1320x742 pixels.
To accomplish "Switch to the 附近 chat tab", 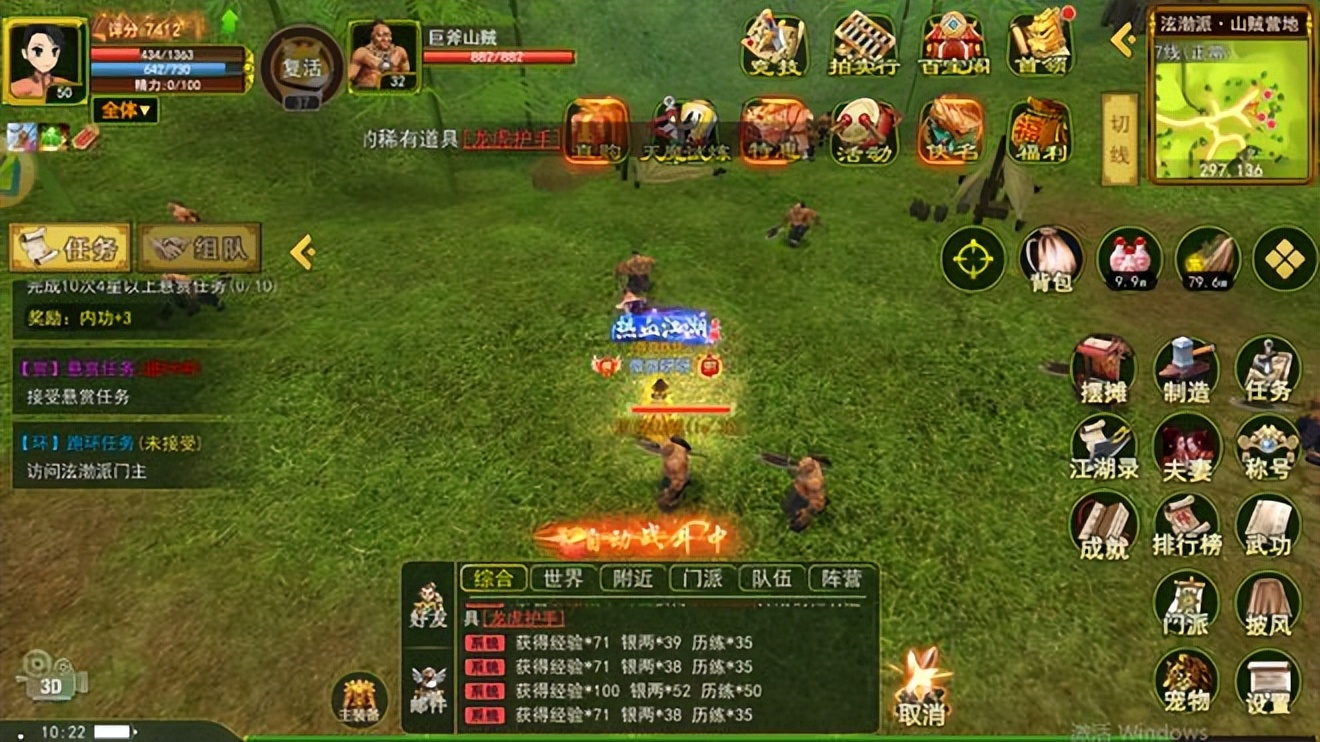I will point(633,576).
